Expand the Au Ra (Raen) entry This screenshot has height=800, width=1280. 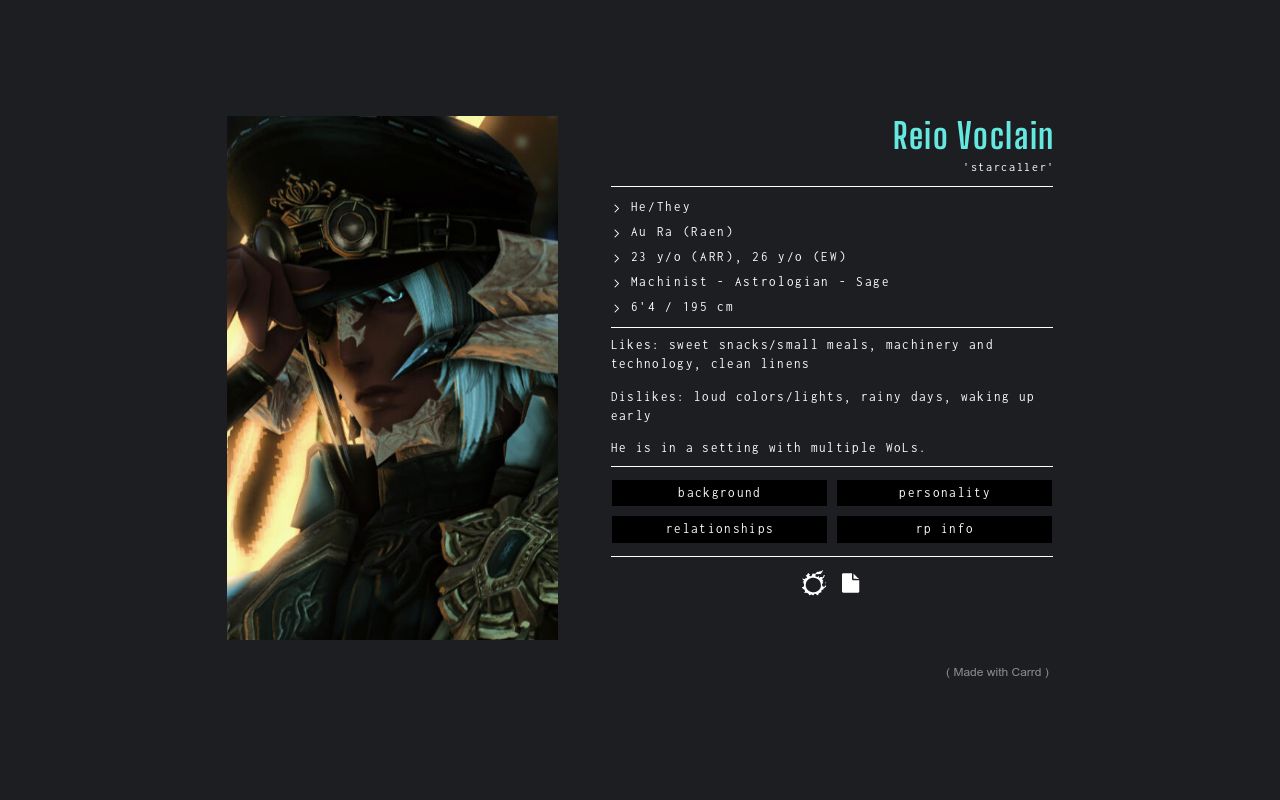click(682, 232)
